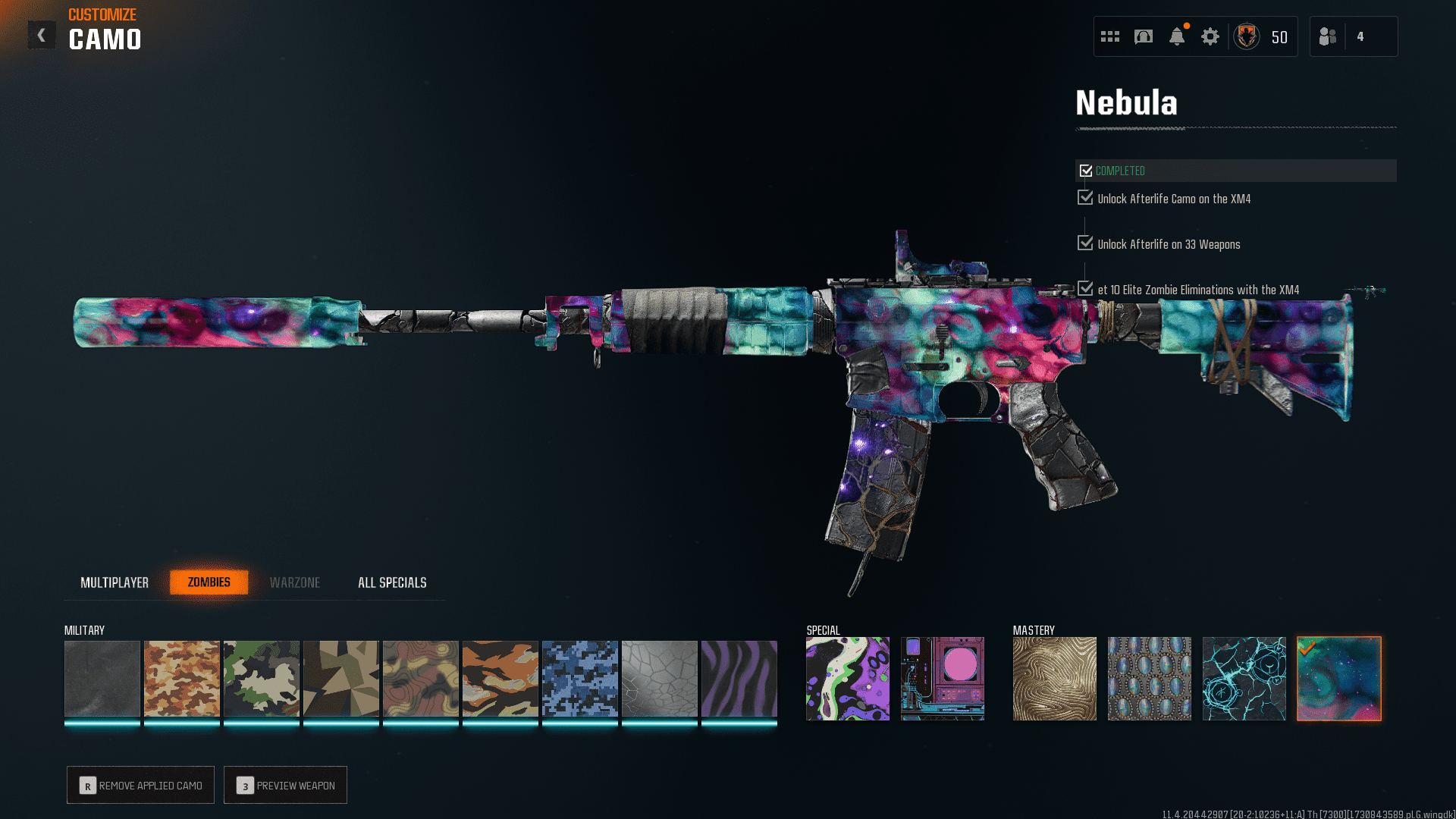
Task: Select the Zombies camo tab
Action: pos(209,582)
